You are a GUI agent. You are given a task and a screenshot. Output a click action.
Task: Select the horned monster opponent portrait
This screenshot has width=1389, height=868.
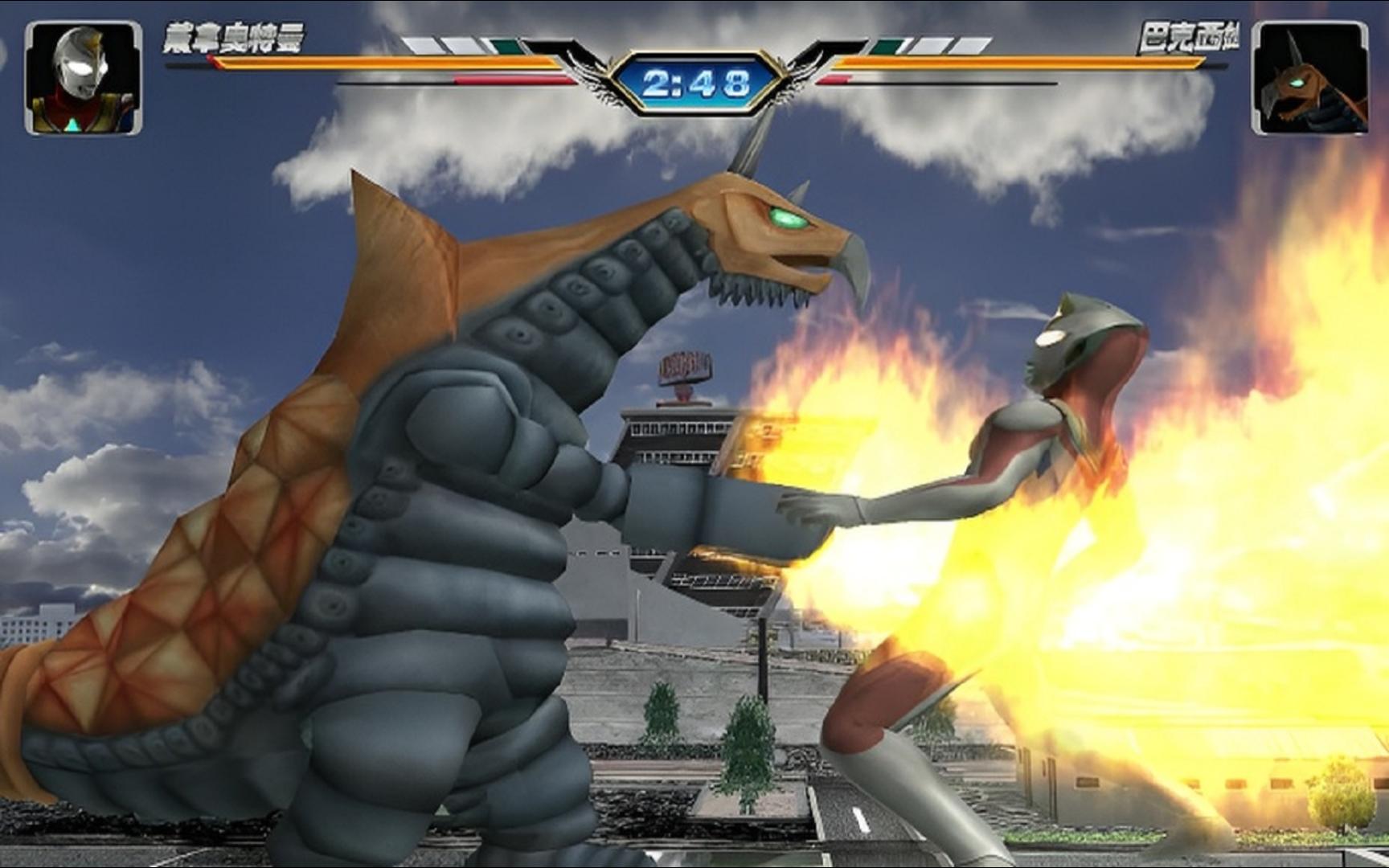pos(1309,78)
